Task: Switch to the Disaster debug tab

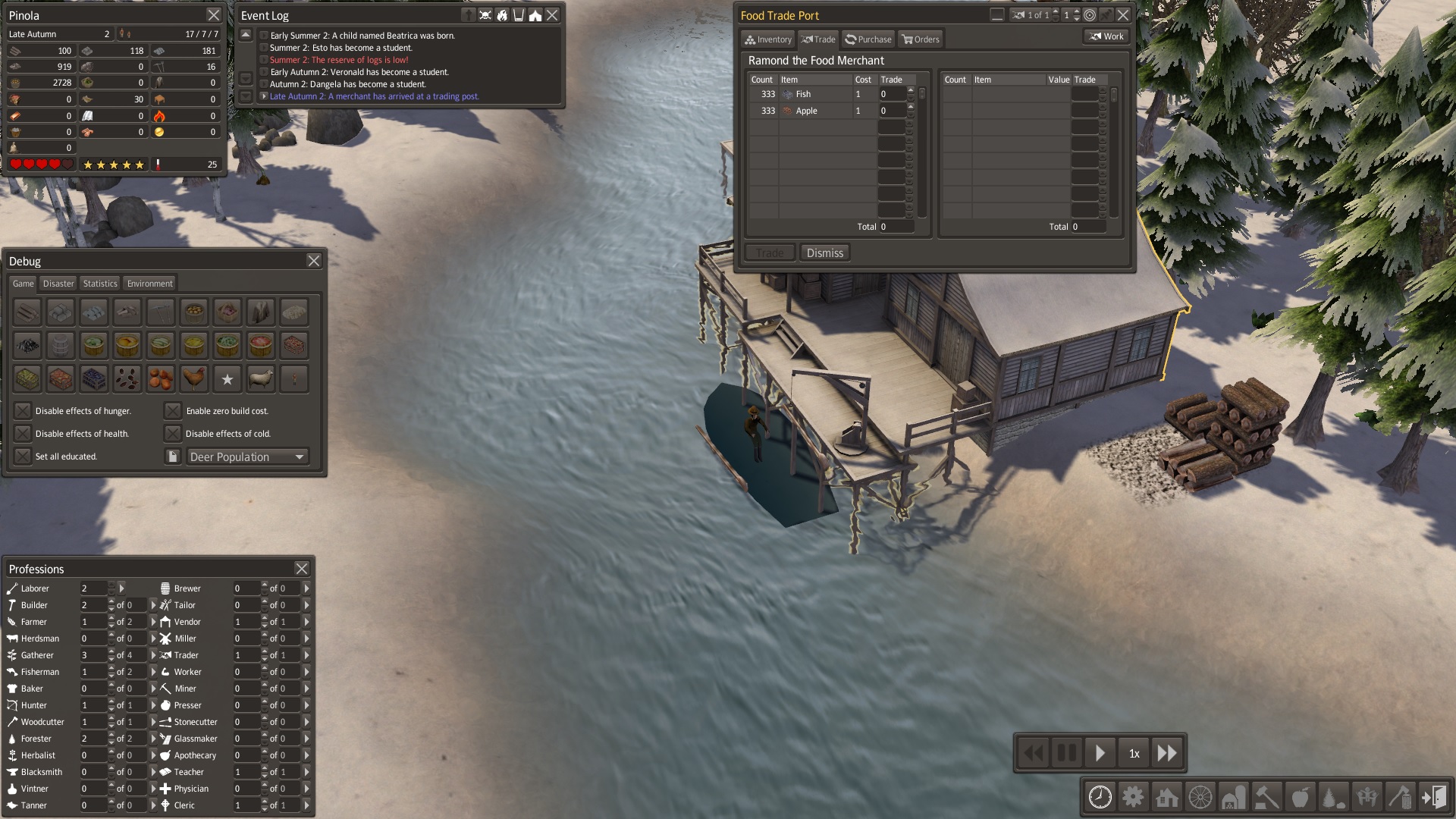Action: 58,284
